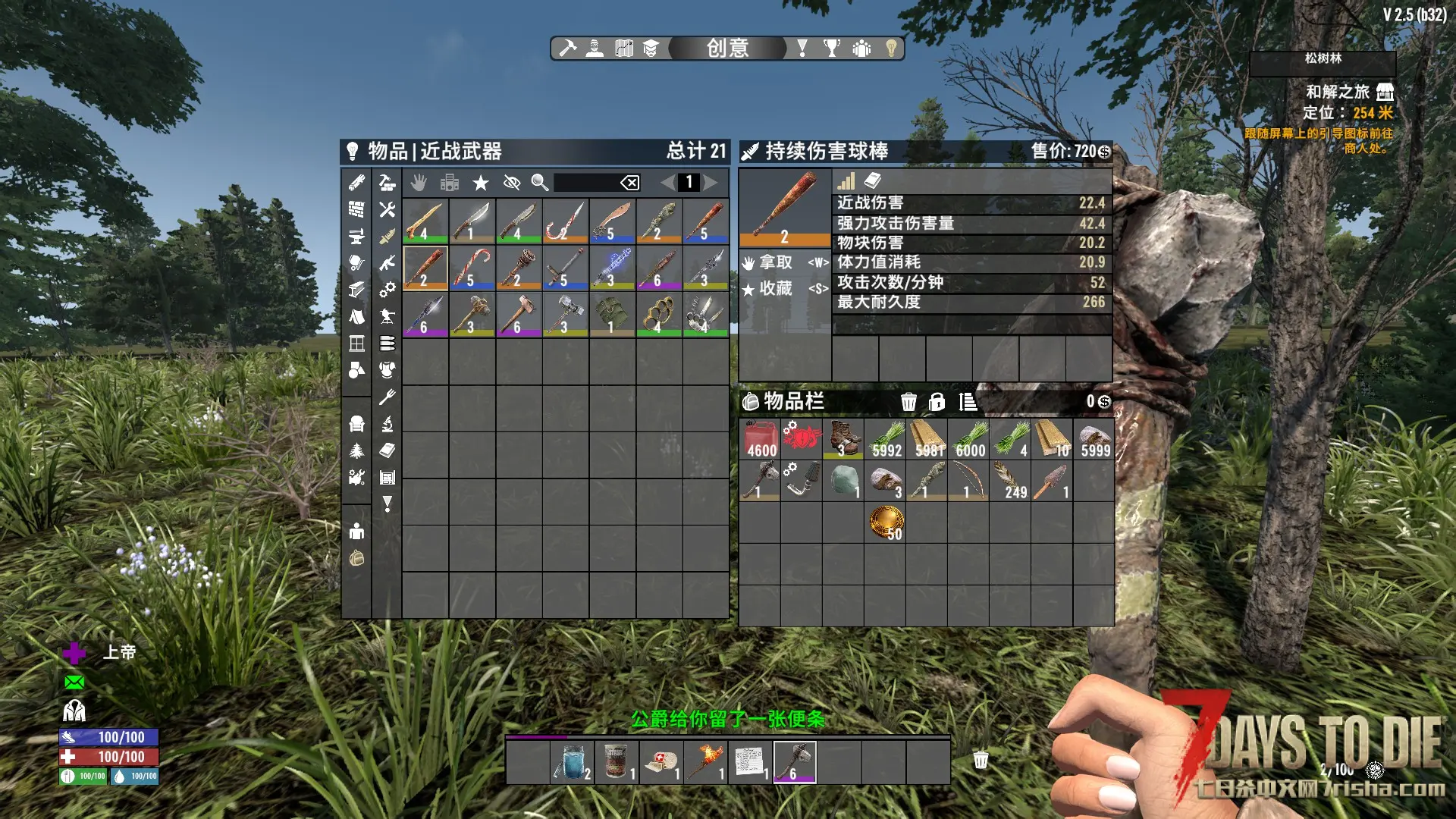The height and width of the screenshot is (819, 1456).
Task: Go to next page of items
Action: (711, 183)
